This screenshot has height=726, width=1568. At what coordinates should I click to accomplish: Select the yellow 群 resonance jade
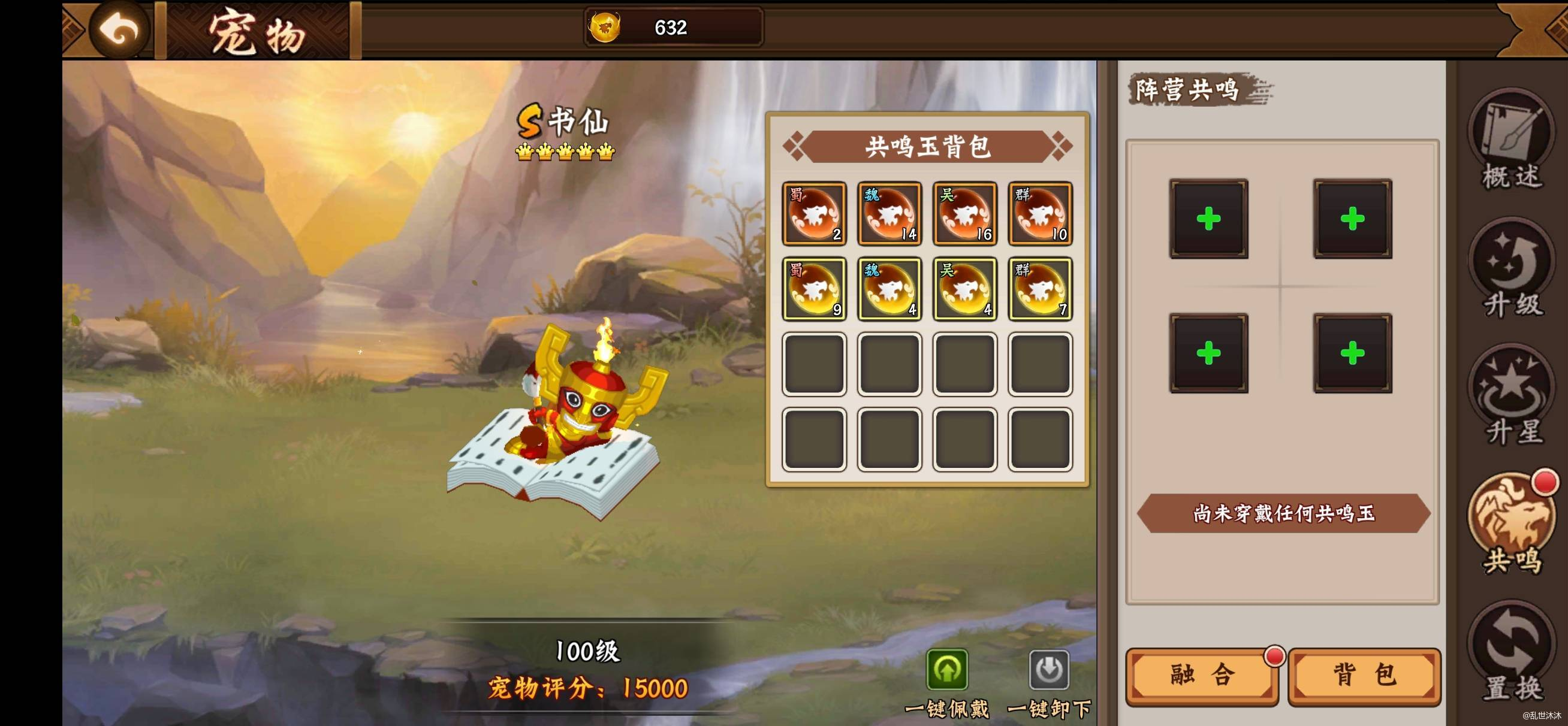pos(1041,289)
